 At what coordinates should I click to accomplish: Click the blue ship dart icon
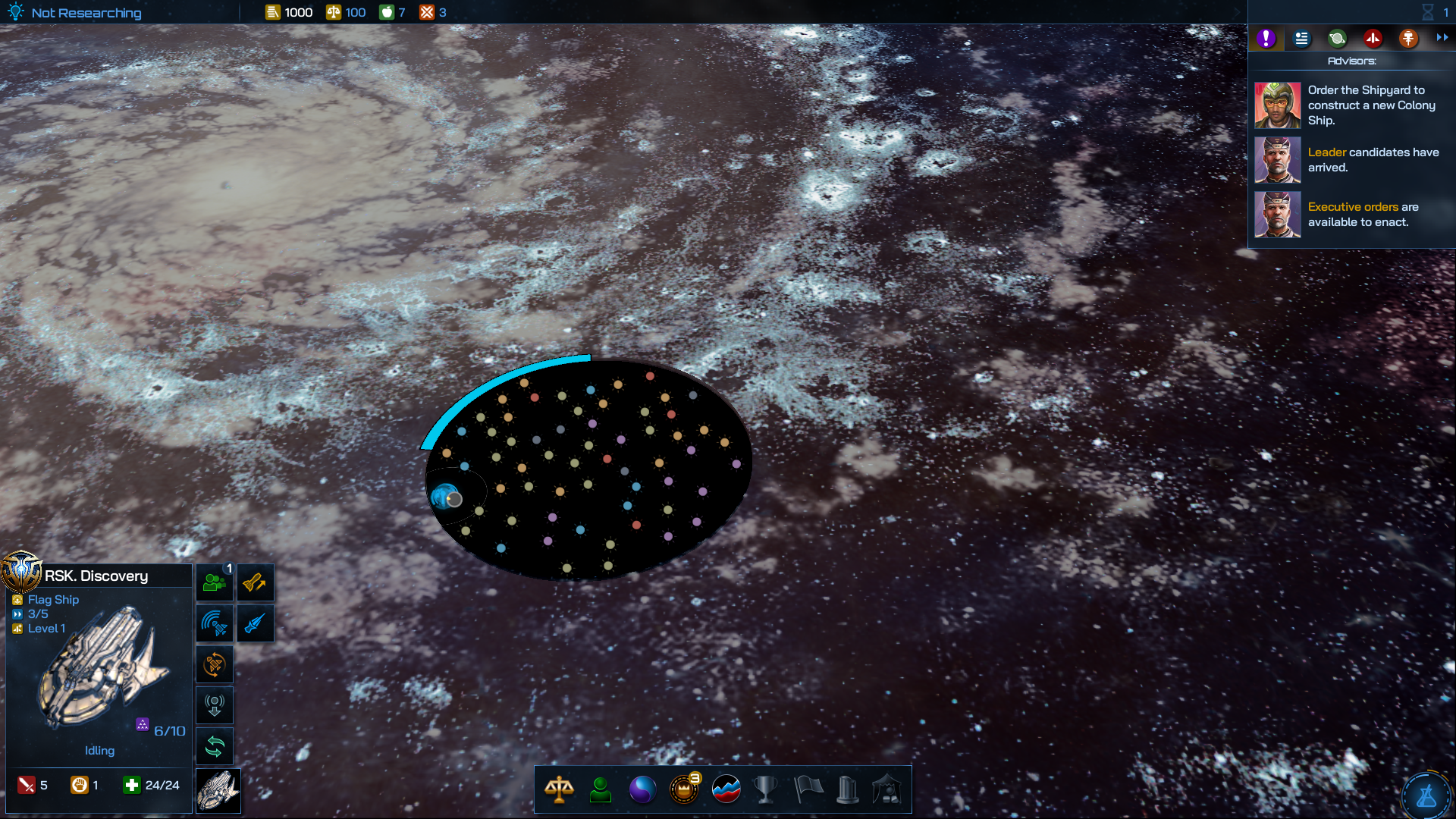coord(255,624)
